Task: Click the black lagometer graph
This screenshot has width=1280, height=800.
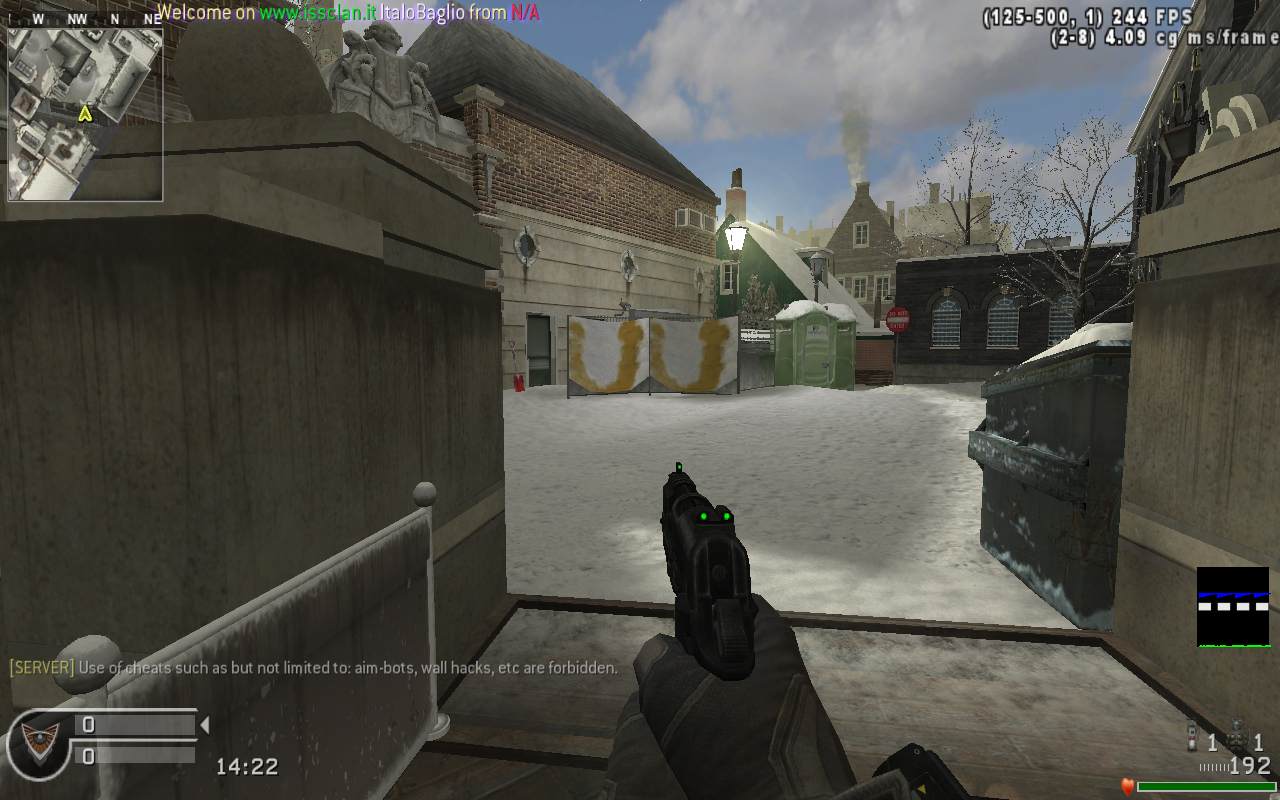Action: (1233, 607)
